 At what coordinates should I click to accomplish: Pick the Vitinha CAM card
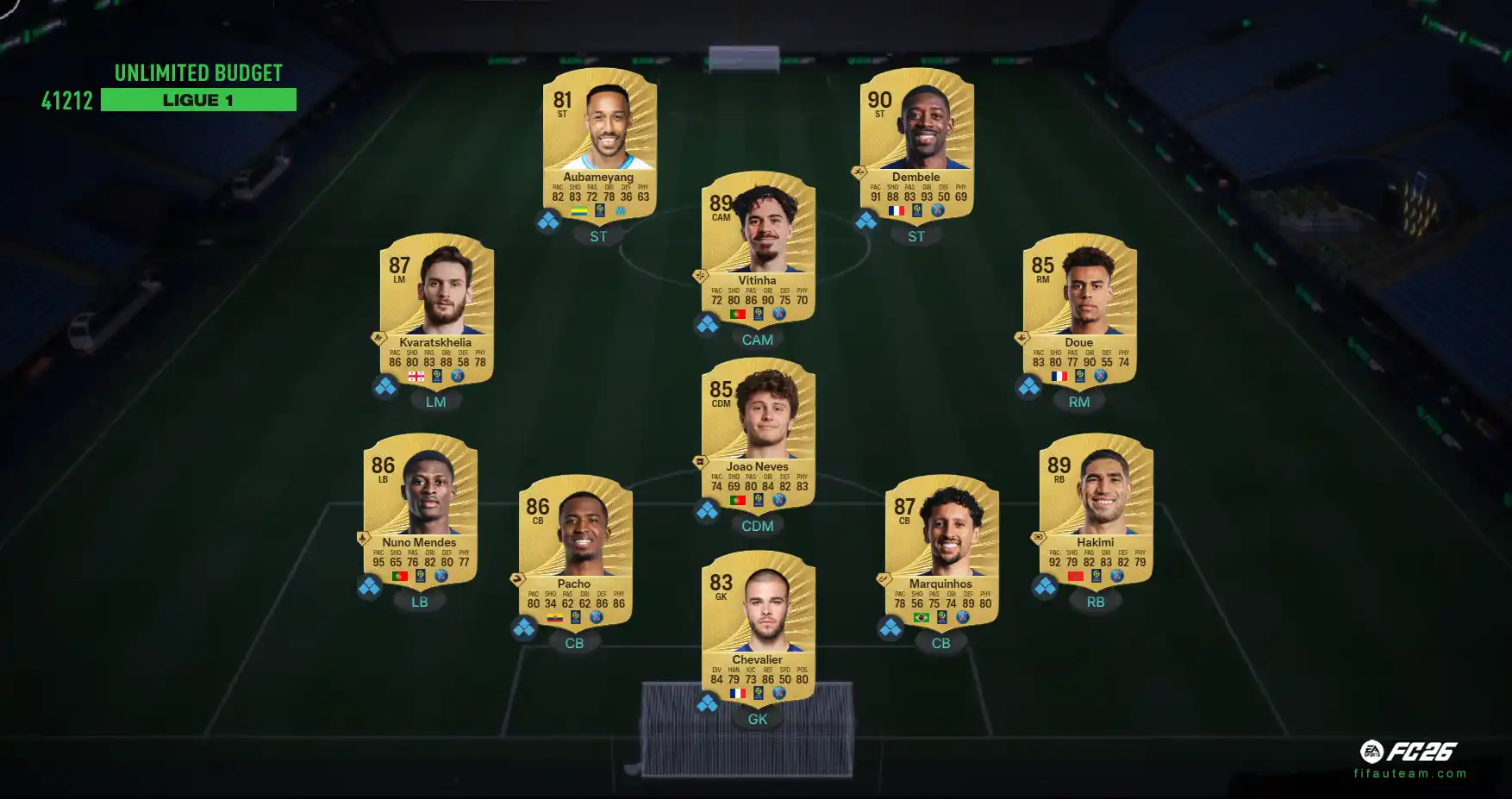tap(758, 246)
